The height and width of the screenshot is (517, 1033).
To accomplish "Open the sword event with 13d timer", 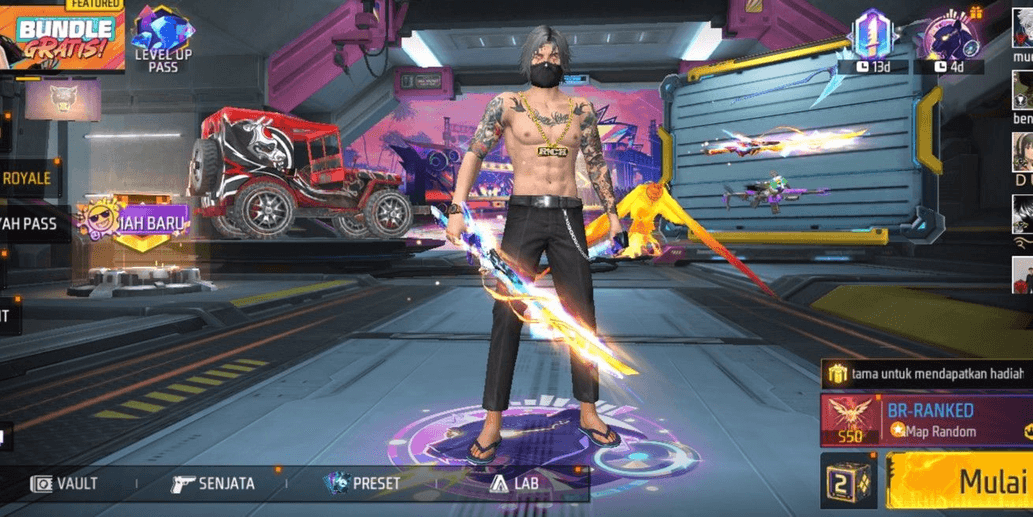I will click(871, 40).
